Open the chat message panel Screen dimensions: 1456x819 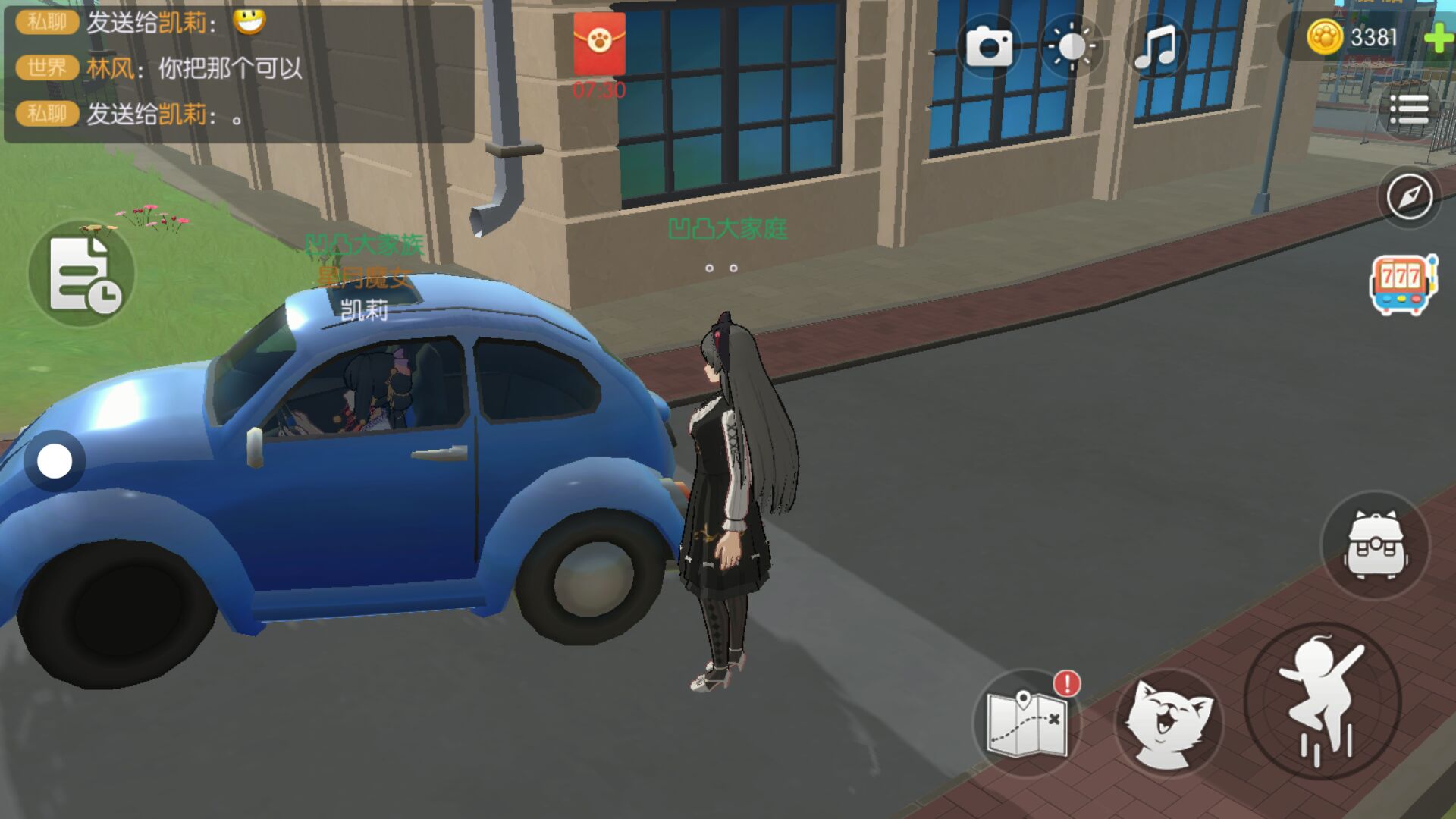pos(239,73)
